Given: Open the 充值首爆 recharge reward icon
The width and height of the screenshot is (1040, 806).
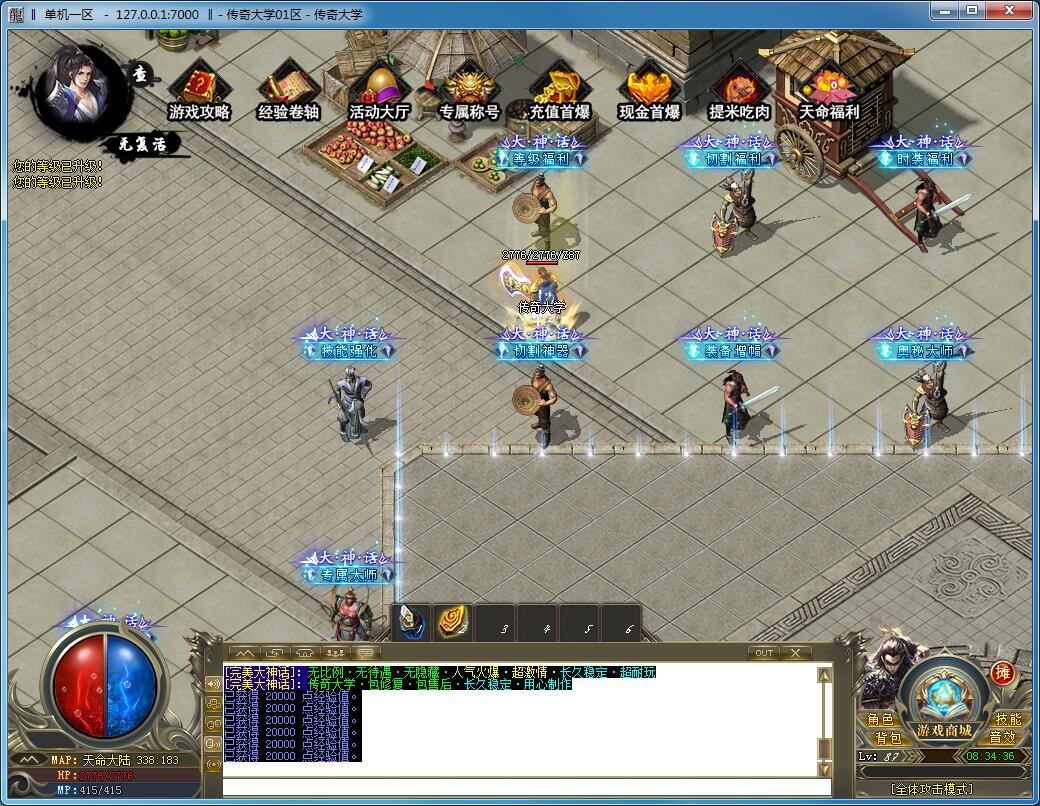Looking at the screenshot, I should pos(559,92).
